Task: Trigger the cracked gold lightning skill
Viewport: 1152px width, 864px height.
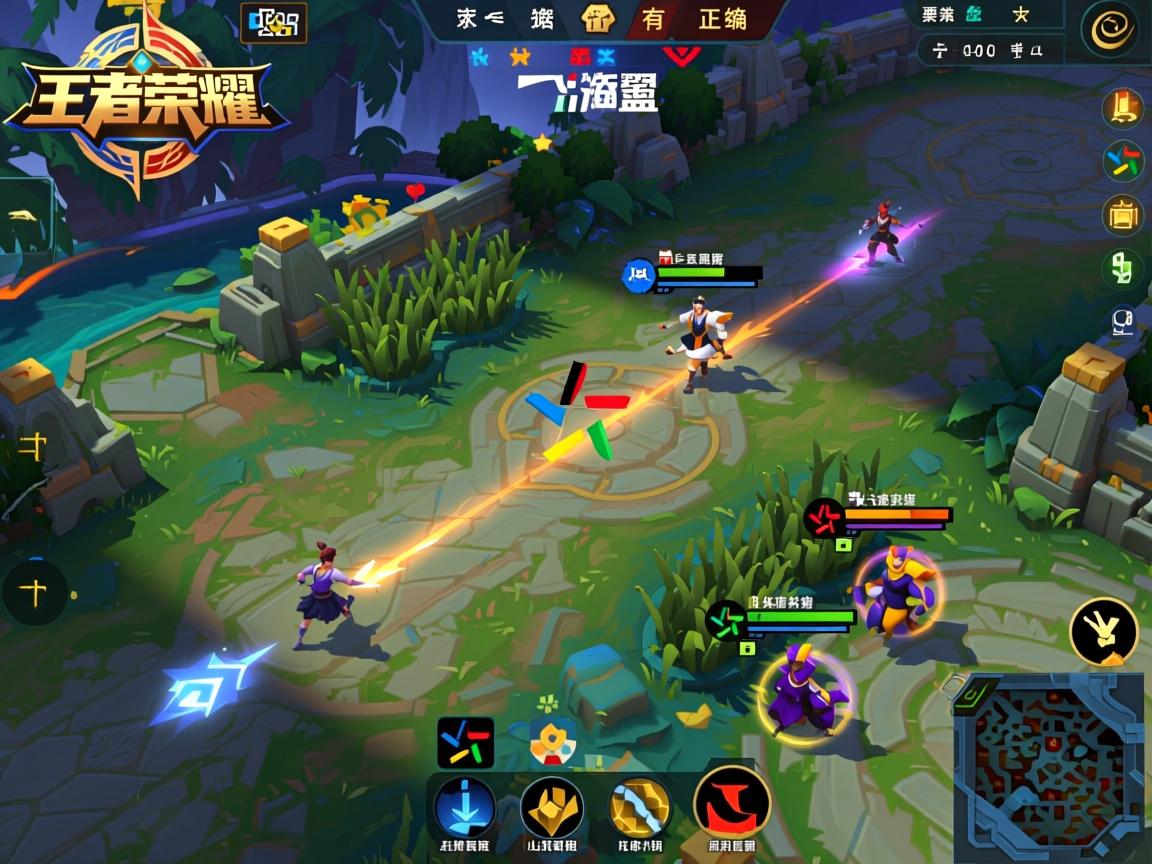Action: pyautogui.click(x=640, y=806)
